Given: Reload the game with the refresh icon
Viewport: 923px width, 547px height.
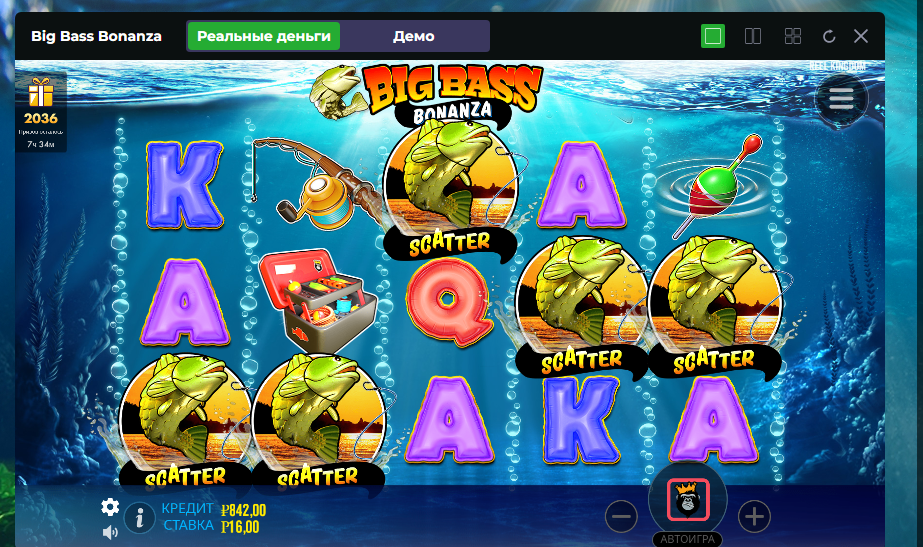Looking at the screenshot, I should point(828,37).
